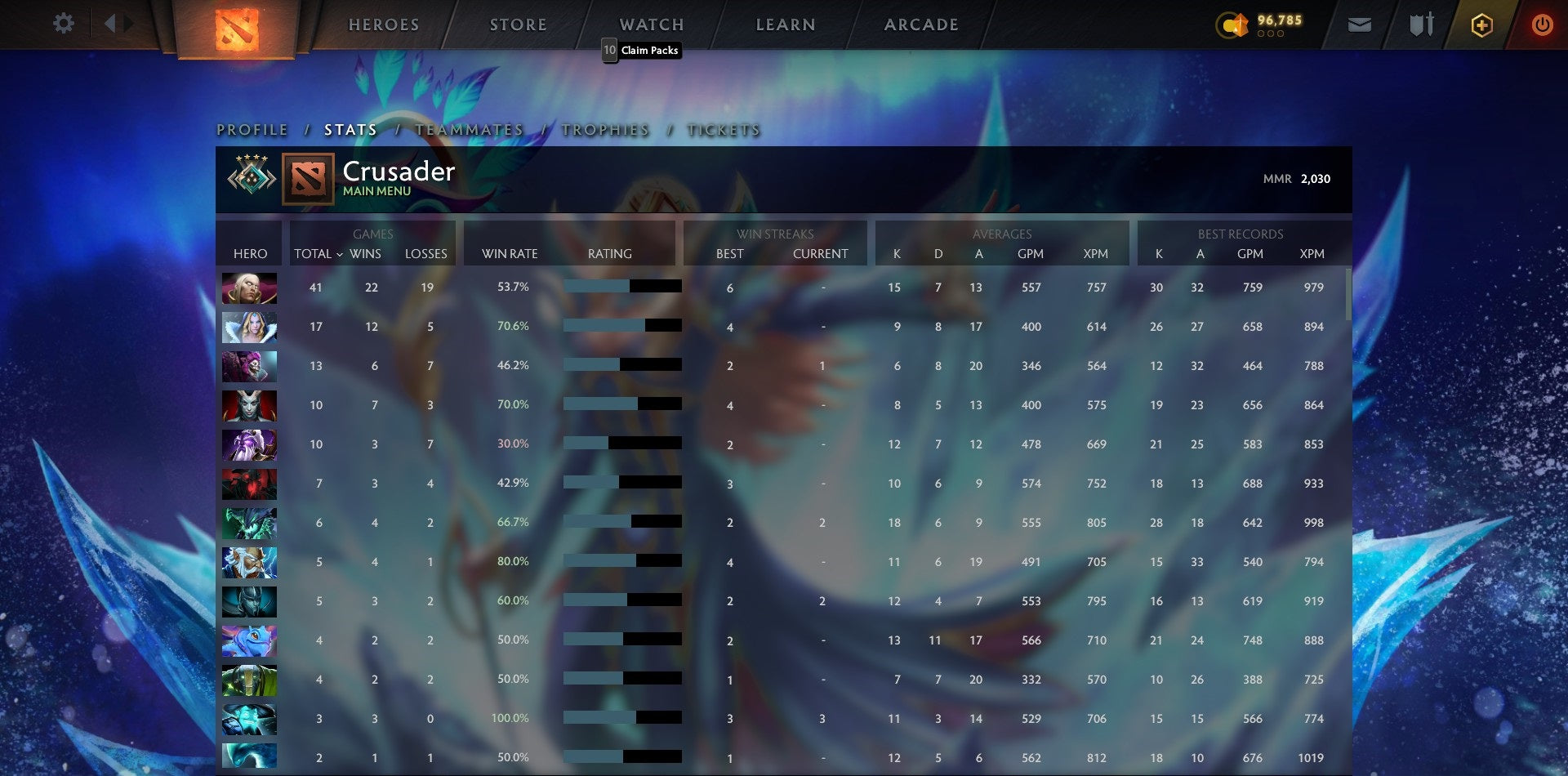Viewport: 1568px width, 776px height.
Task: Click the mail notifications icon
Action: [1360, 25]
